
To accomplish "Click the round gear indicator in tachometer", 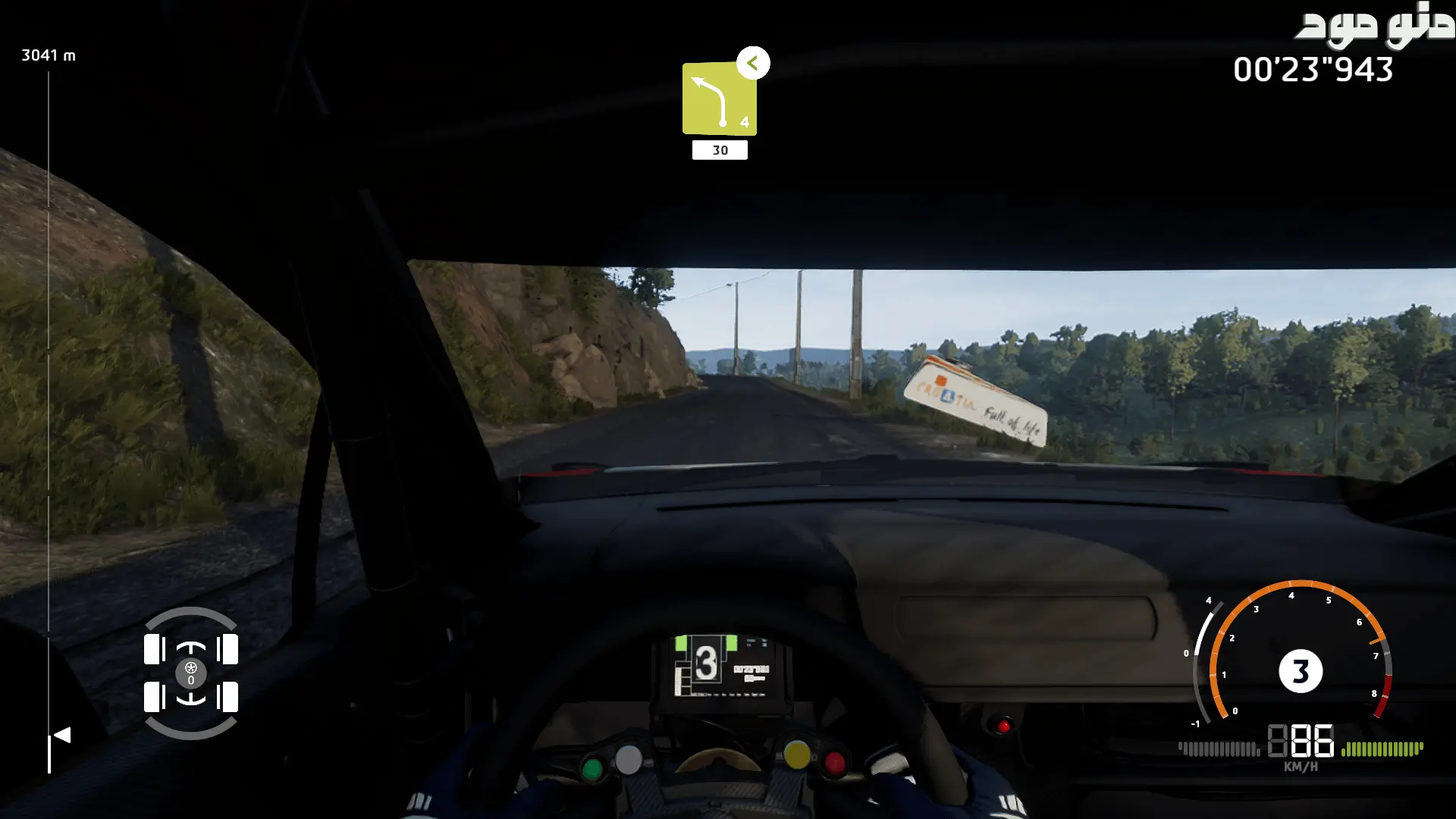I will [x=1300, y=671].
